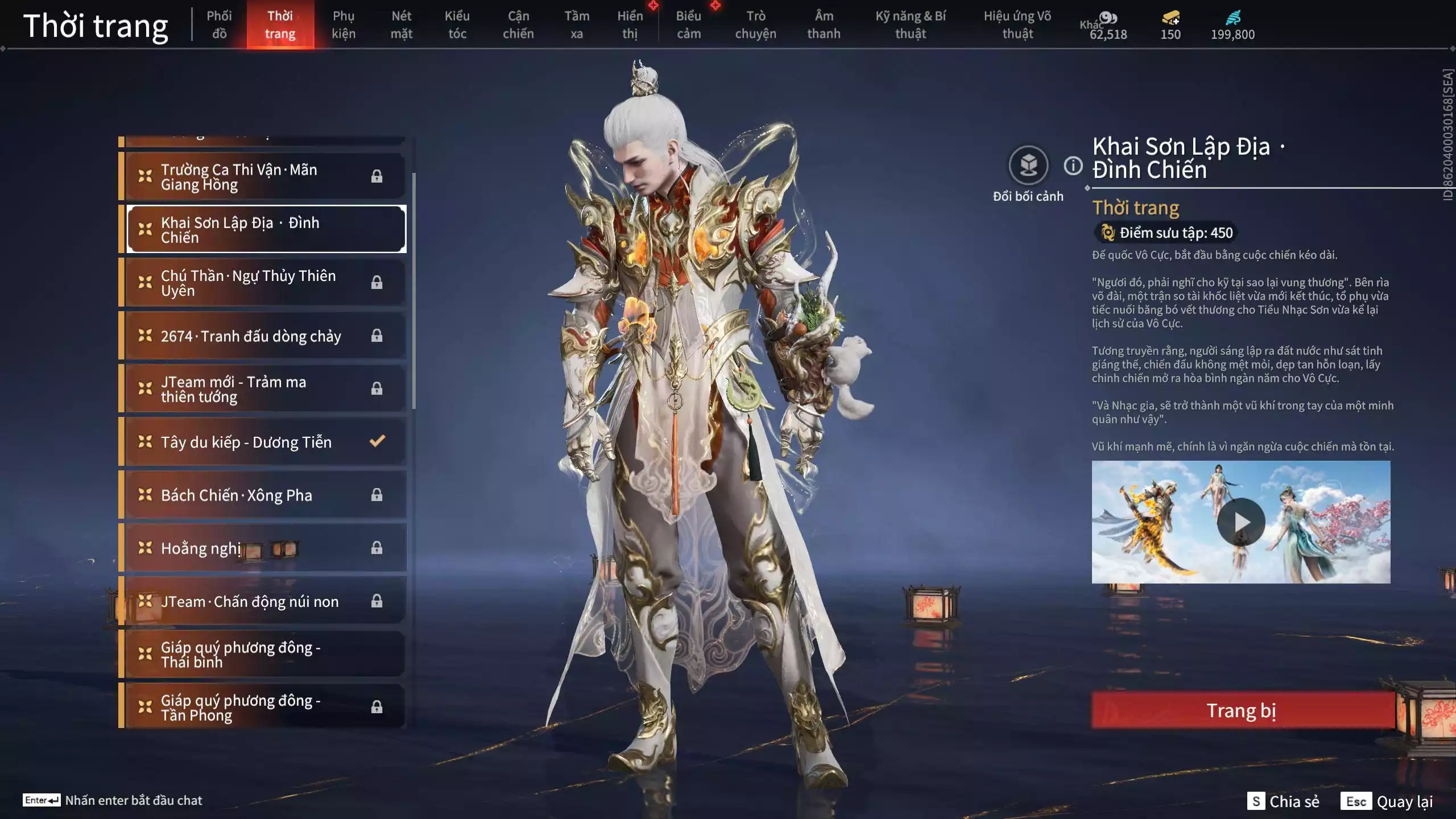The image size is (1456, 819).
Task: Select the Nét mặt tab
Action: click(401, 24)
